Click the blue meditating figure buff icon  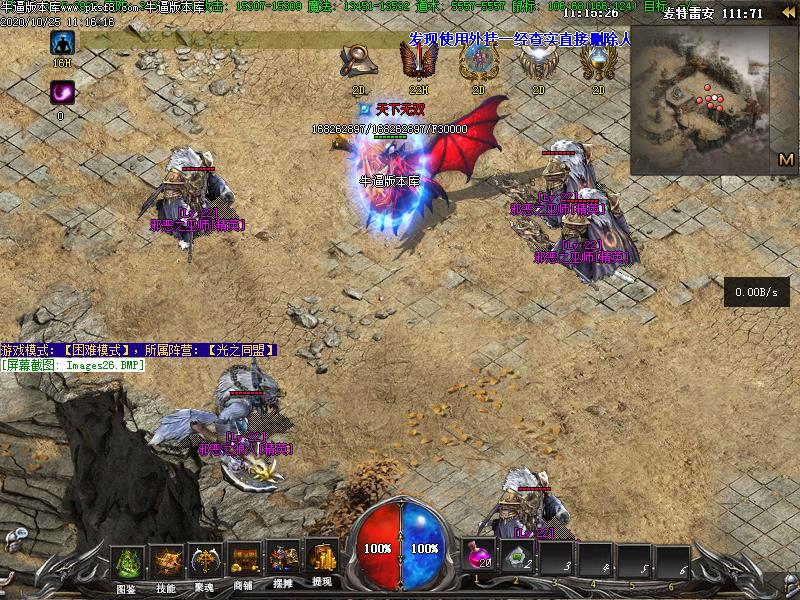[62, 43]
